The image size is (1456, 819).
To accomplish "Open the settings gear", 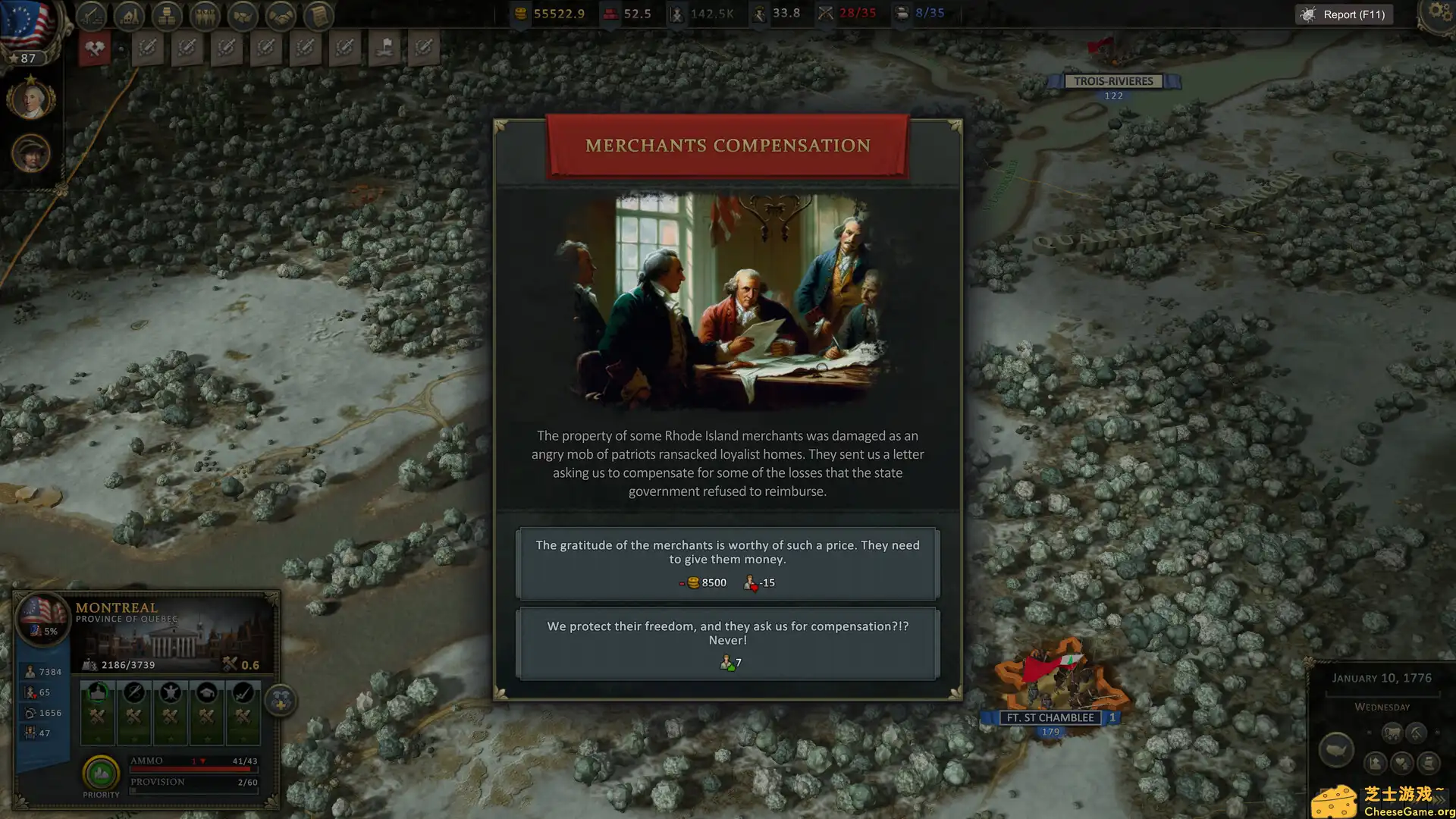I will pyautogui.click(x=1439, y=12).
